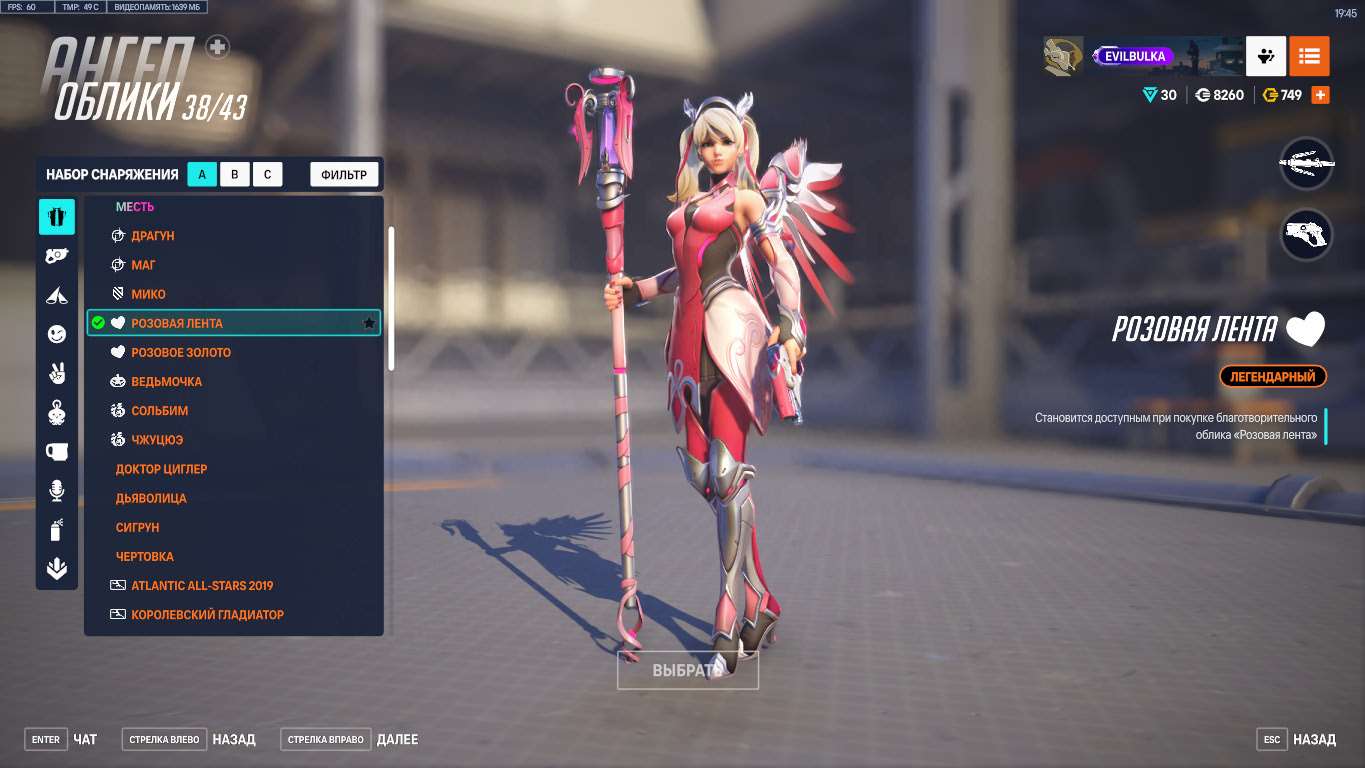This screenshot has height=768, width=1365.
Task: Click the plus to buy more coins
Action: click(x=1318, y=94)
